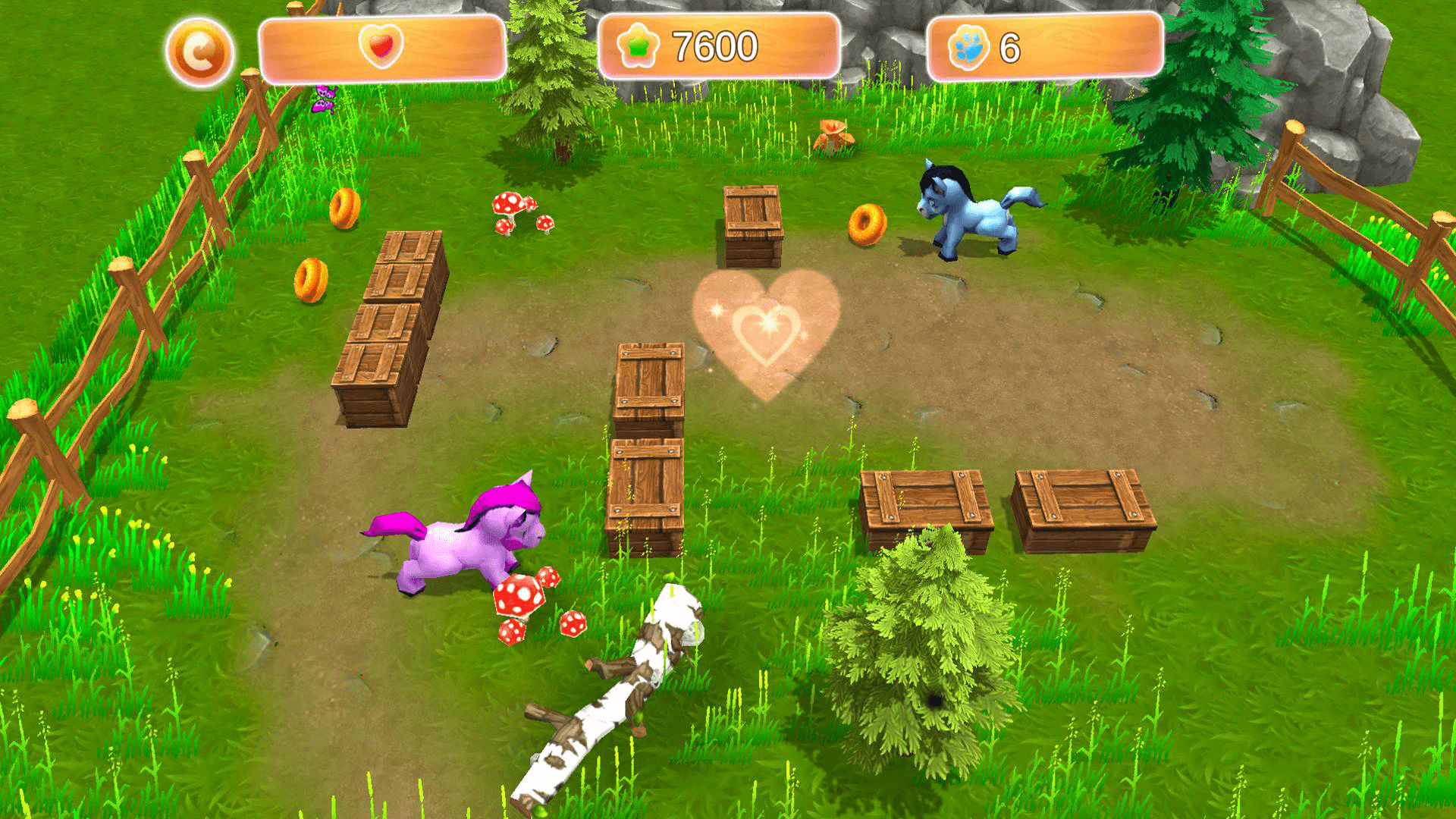The height and width of the screenshot is (819, 1456).
Task: Click the orange flower at the top
Action: [834, 136]
